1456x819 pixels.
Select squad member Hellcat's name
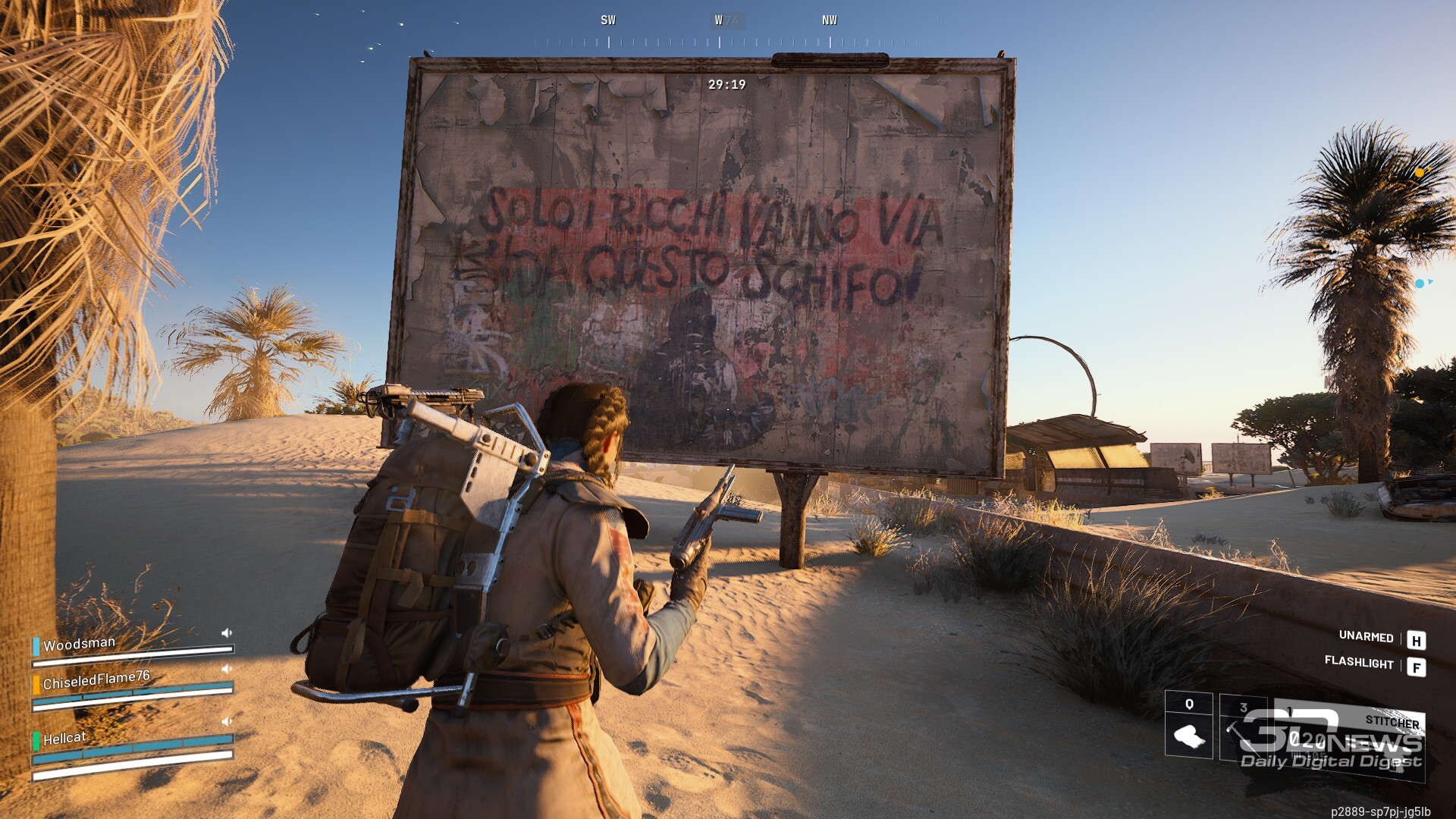pos(64,739)
